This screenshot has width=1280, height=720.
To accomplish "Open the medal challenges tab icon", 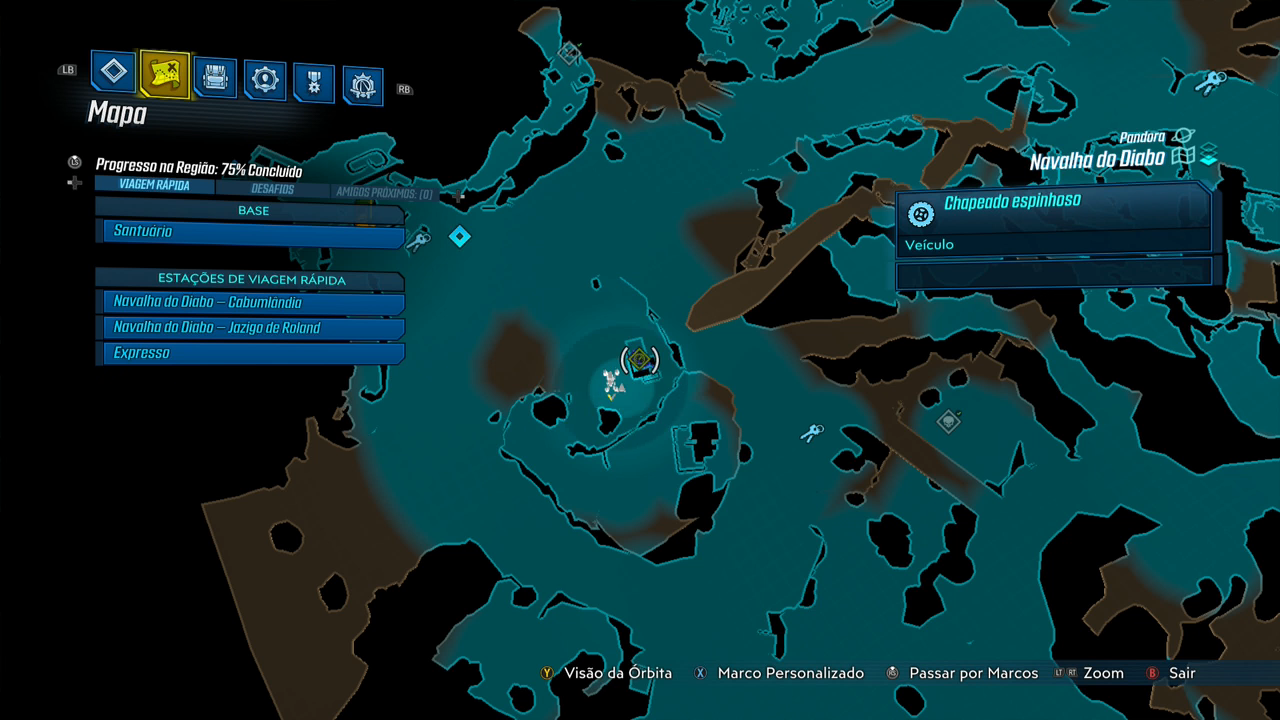I will [x=314, y=83].
